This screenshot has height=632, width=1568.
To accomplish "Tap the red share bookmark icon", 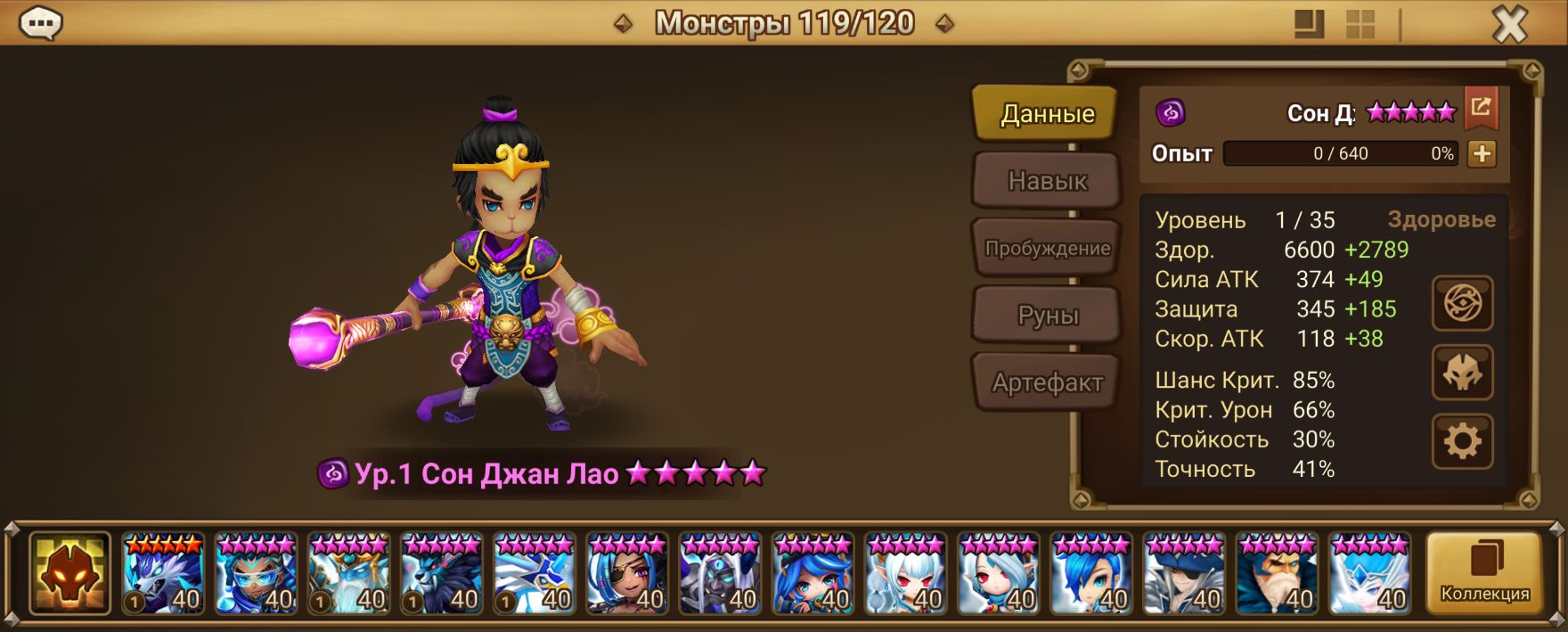I will tap(1481, 108).
